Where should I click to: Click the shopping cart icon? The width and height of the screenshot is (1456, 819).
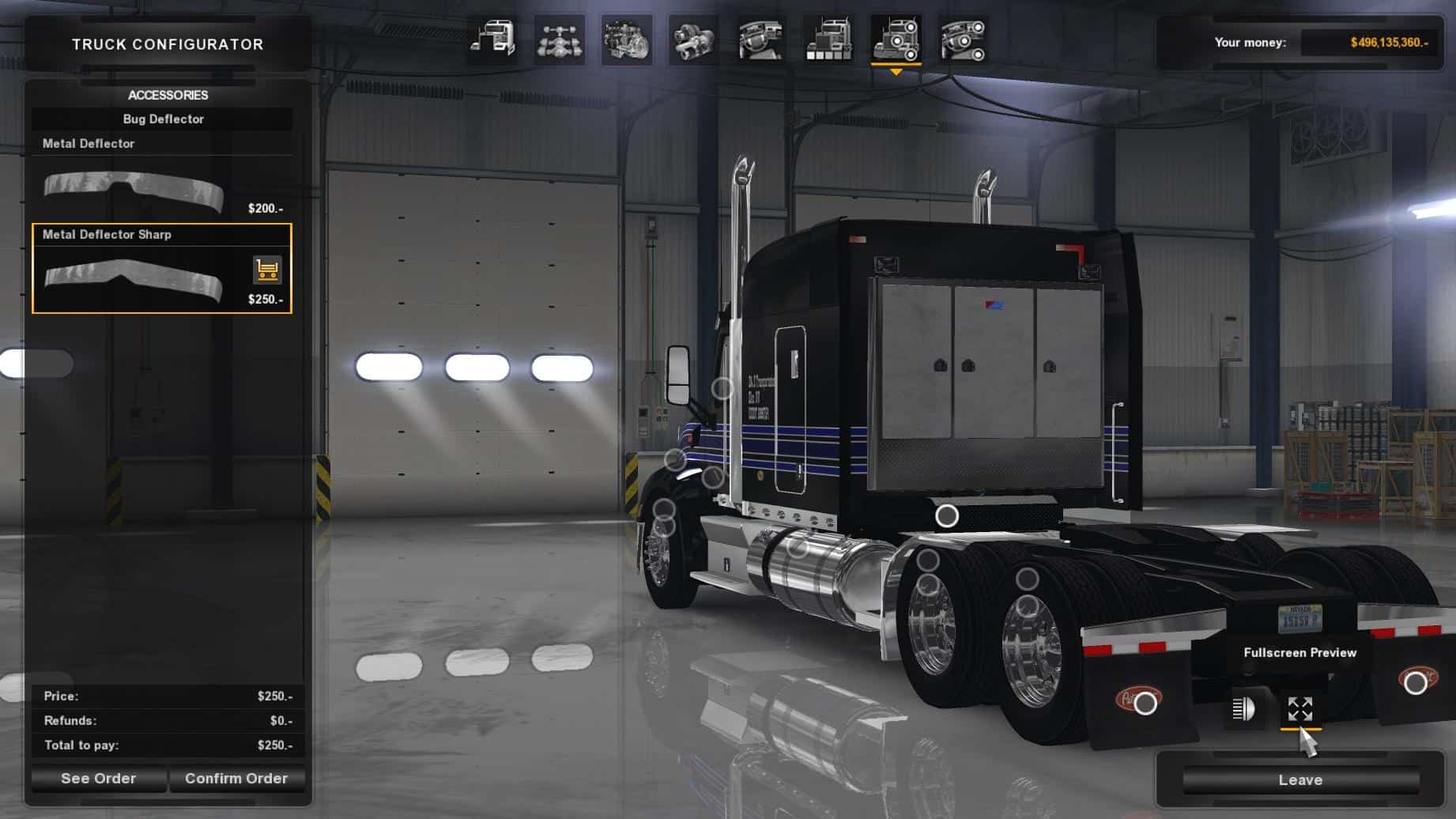point(267,270)
